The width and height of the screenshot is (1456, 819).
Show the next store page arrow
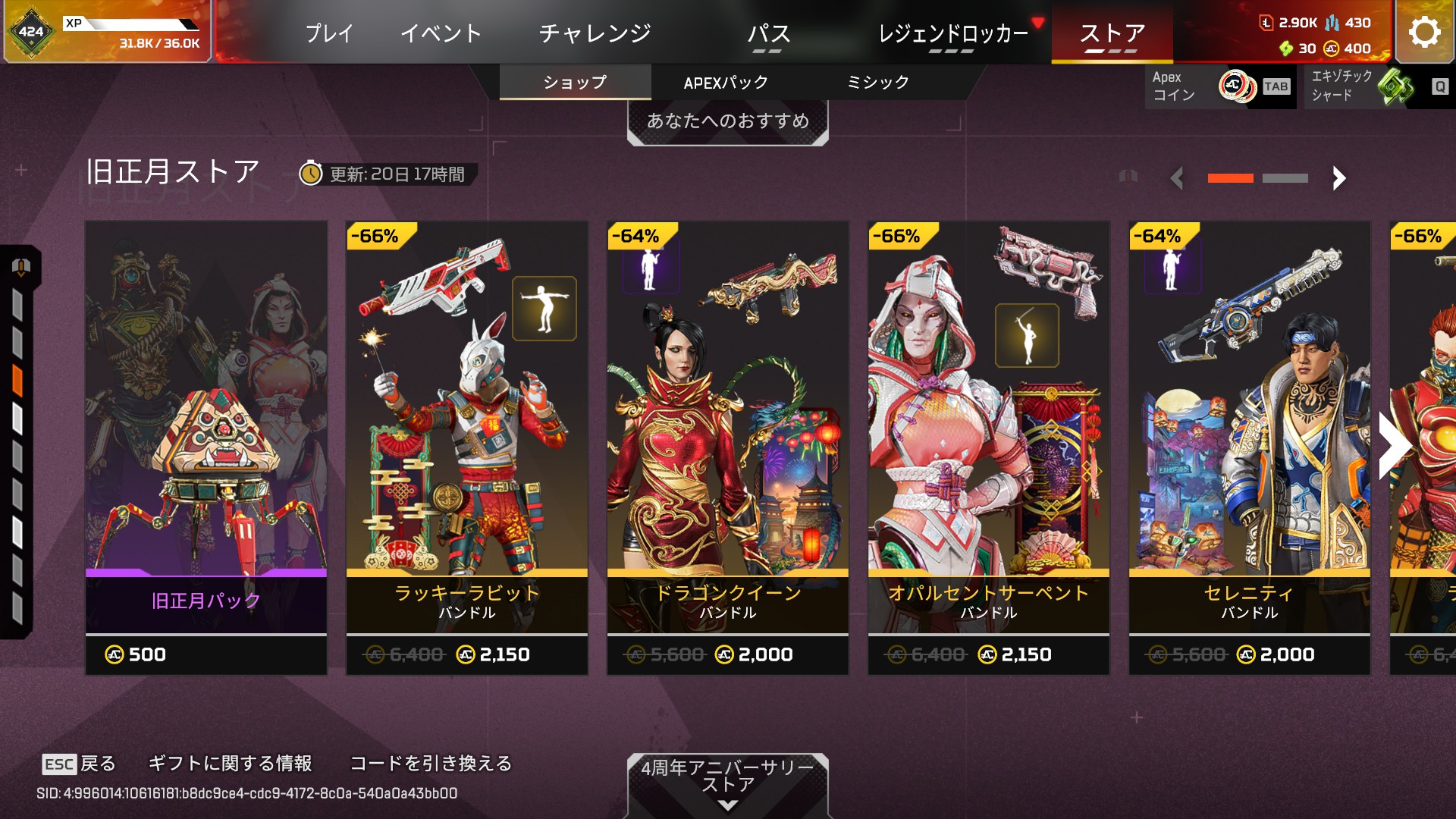pos(1339,178)
